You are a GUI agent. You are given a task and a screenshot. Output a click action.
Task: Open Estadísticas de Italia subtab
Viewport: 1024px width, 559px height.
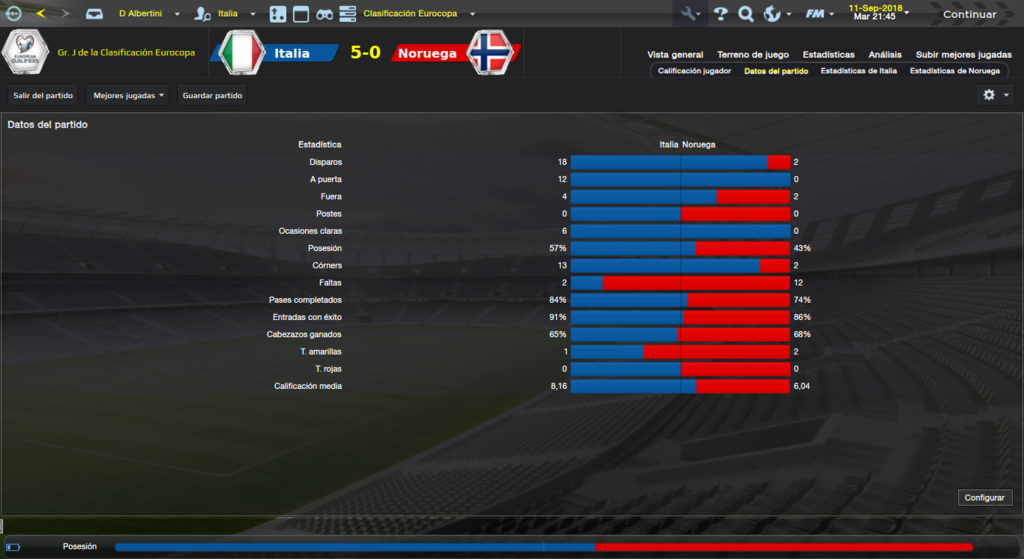coord(858,72)
